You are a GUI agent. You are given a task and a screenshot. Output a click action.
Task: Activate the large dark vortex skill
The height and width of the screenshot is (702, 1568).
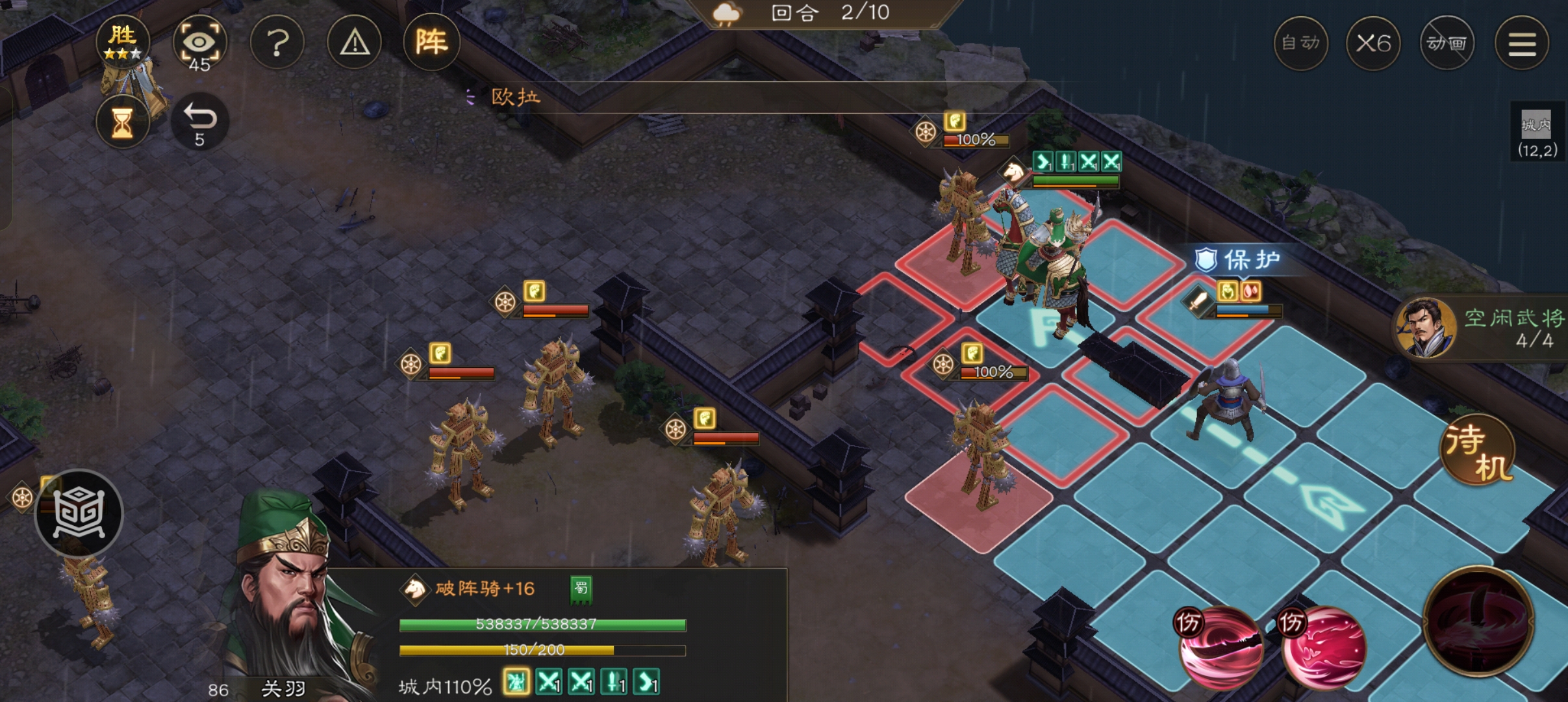(x=1478, y=621)
